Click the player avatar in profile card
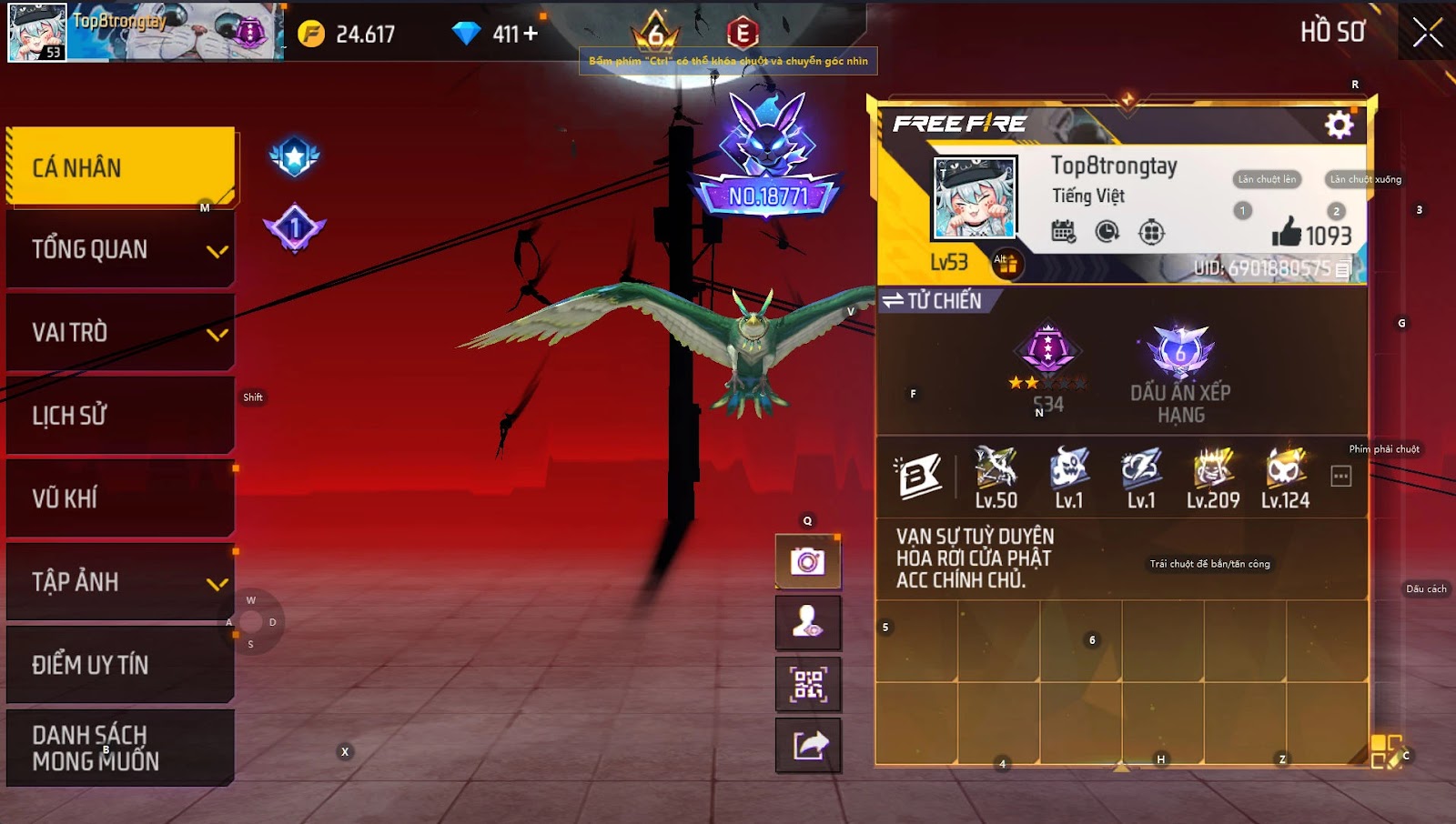 [x=975, y=198]
